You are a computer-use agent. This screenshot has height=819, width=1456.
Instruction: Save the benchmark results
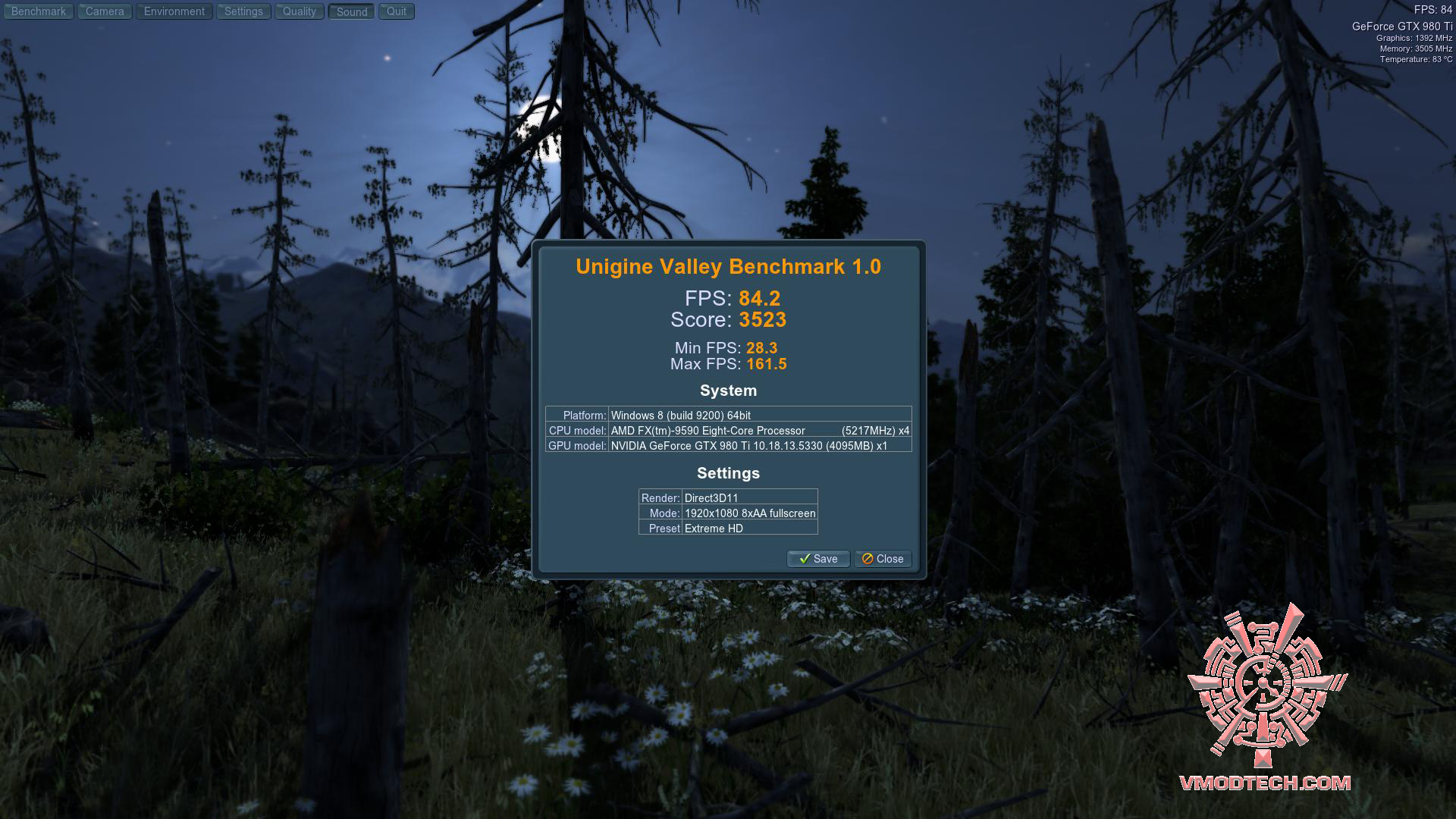[x=818, y=559]
